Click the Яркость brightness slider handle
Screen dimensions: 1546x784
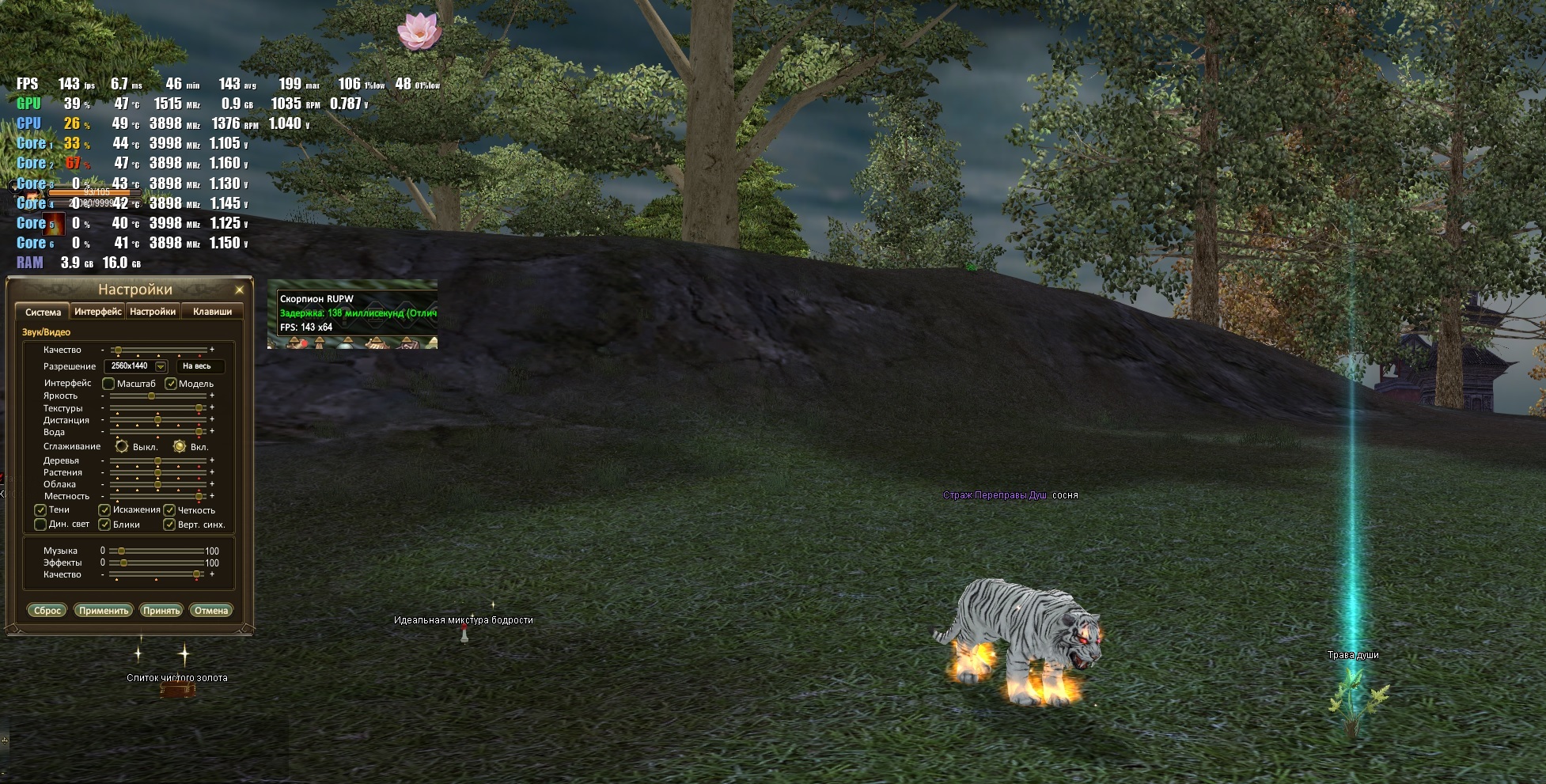pos(151,396)
